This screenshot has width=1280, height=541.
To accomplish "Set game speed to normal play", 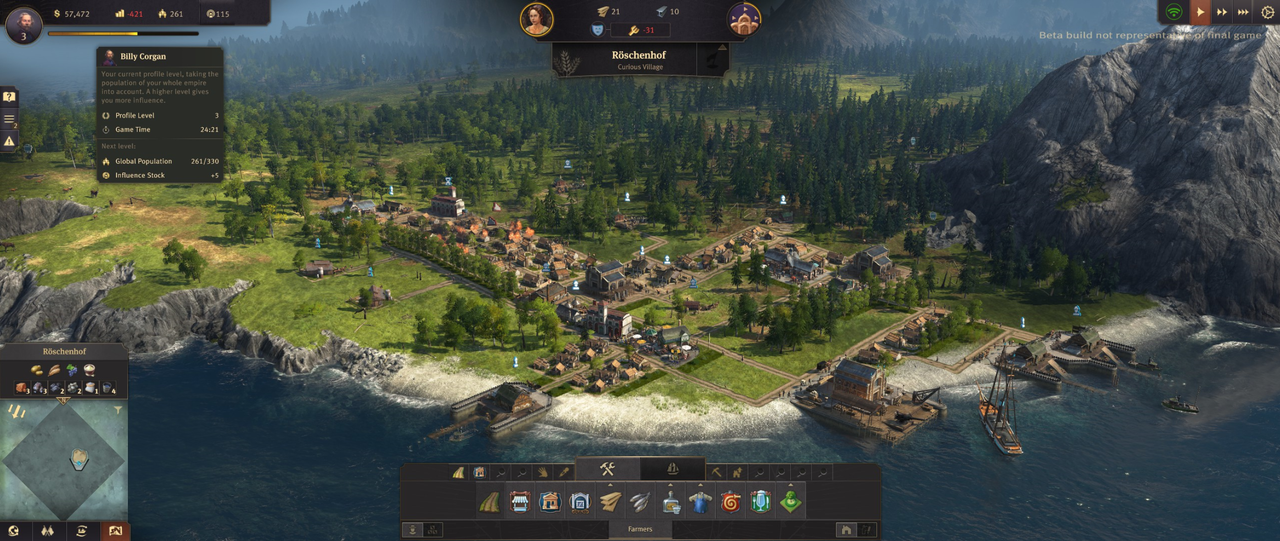I will 1198,13.
